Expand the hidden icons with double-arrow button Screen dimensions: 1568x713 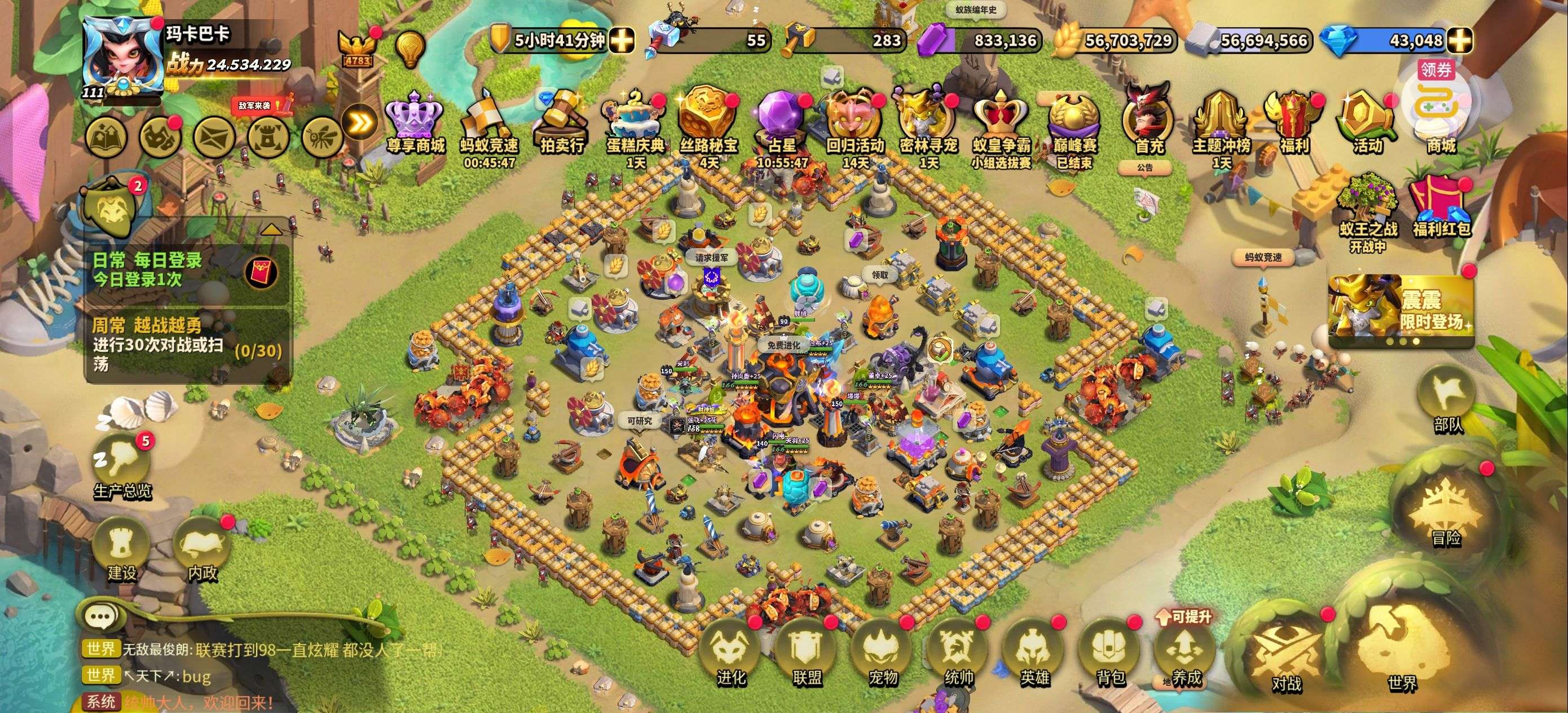click(360, 123)
